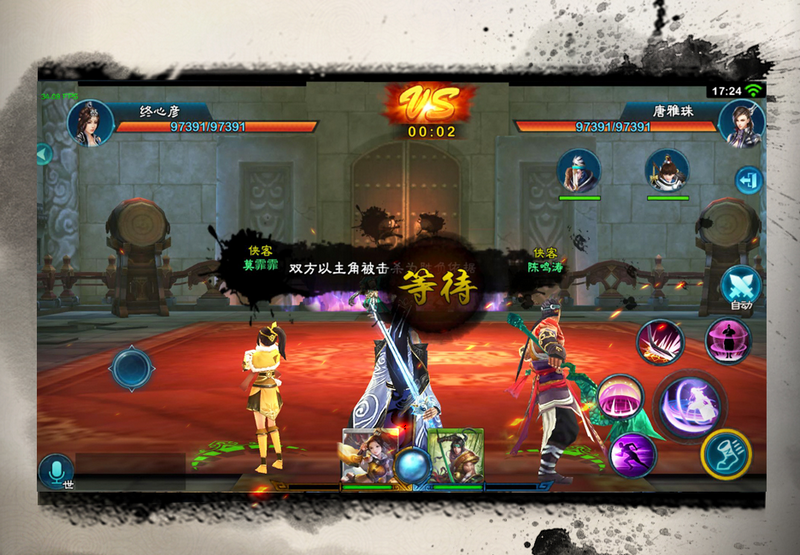Open the chat input bar
This screenshot has width=800, height=555.
click(130, 471)
